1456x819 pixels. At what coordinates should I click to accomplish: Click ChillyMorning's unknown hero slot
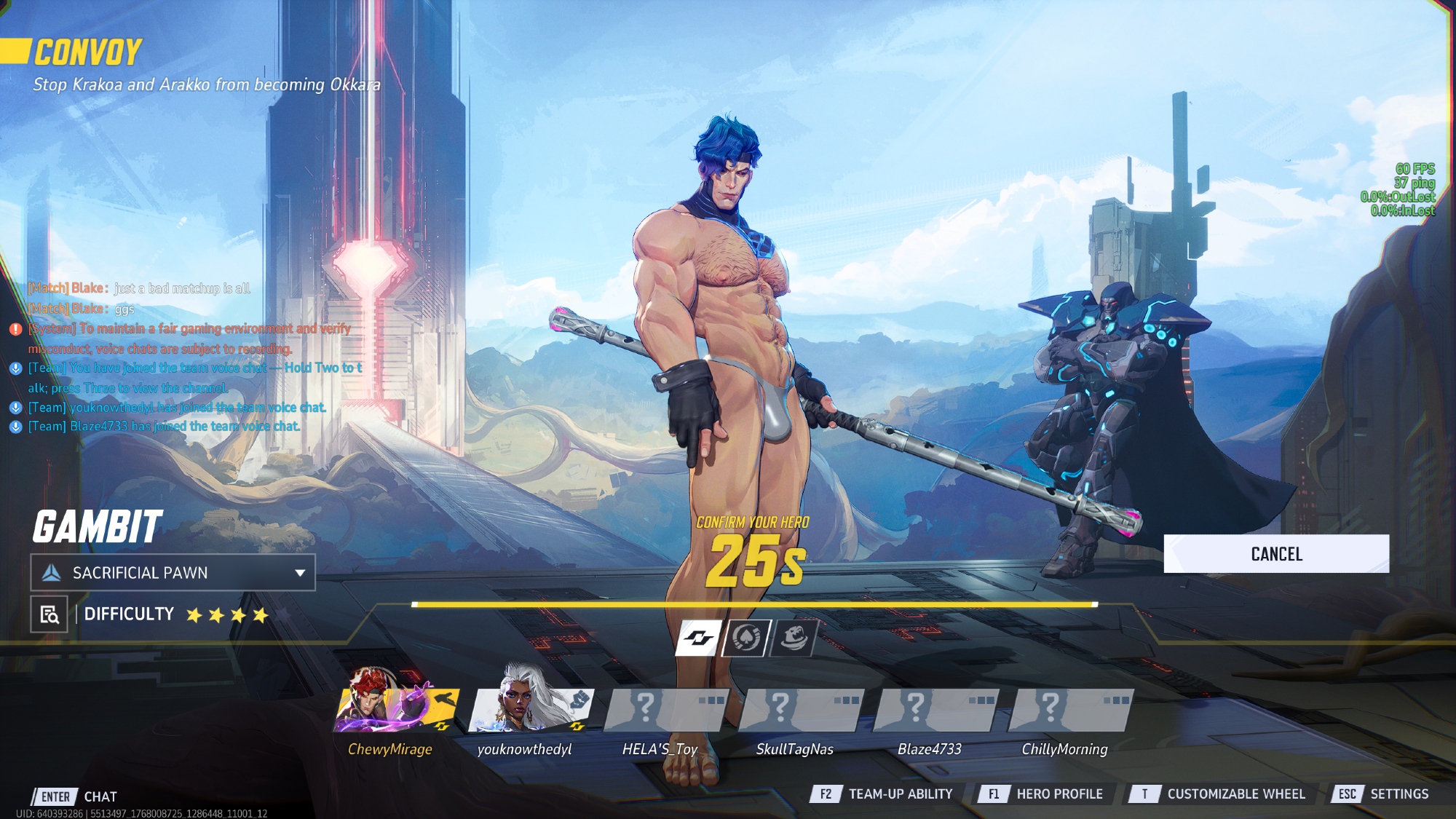pyautogui.click(x=1070, y=710)
